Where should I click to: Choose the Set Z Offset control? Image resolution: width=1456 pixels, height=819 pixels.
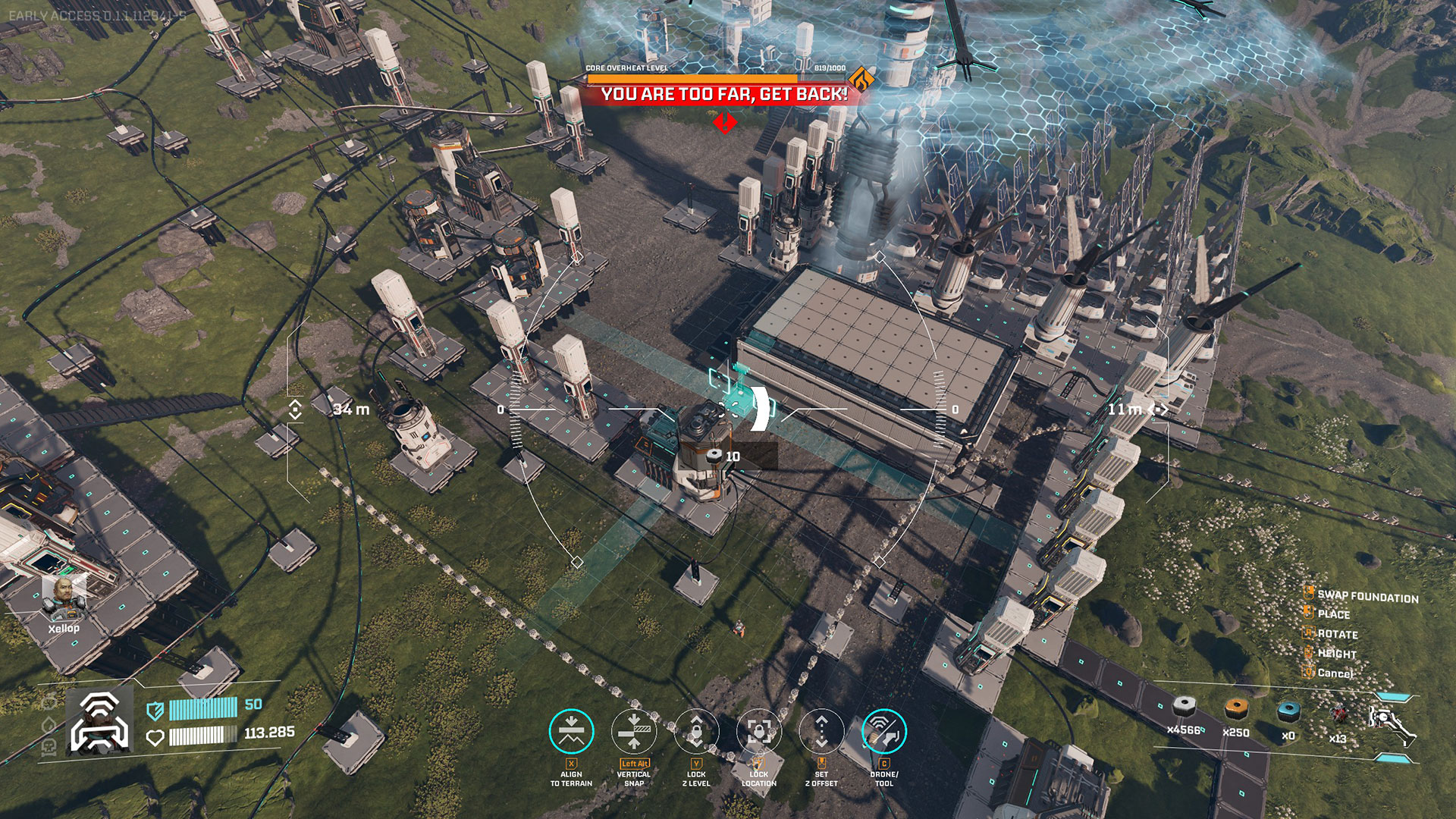click(821, 731)
